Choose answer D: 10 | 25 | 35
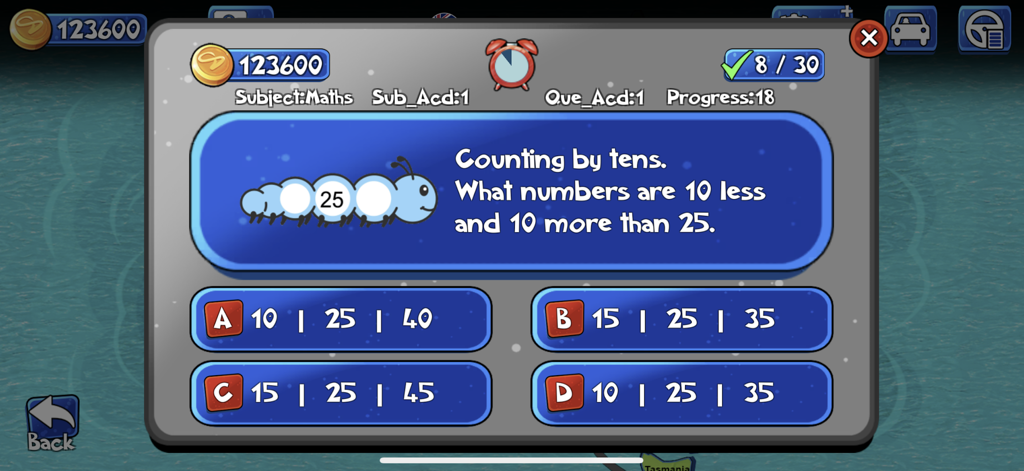 (681, 392)
